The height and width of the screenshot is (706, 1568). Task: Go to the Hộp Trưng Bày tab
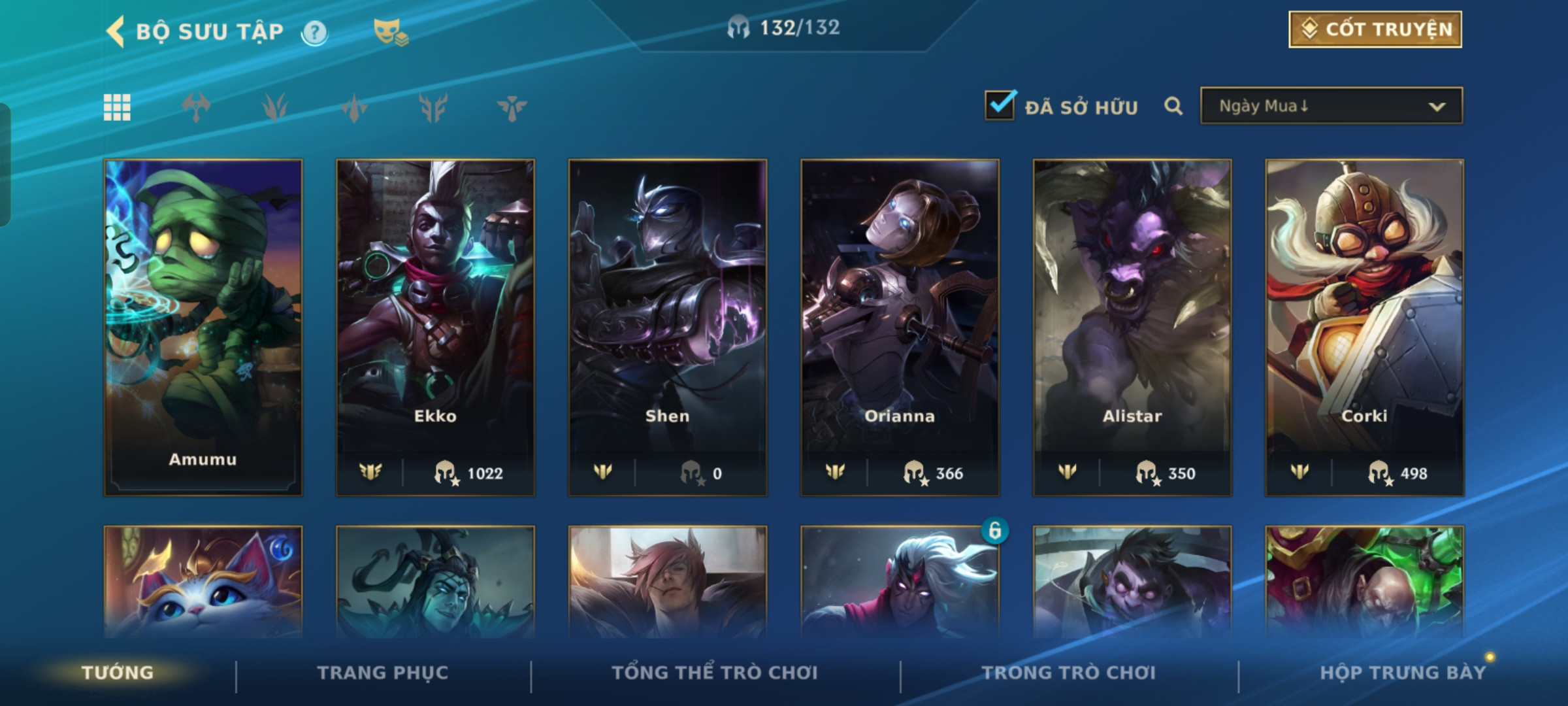pos(1402,673)
